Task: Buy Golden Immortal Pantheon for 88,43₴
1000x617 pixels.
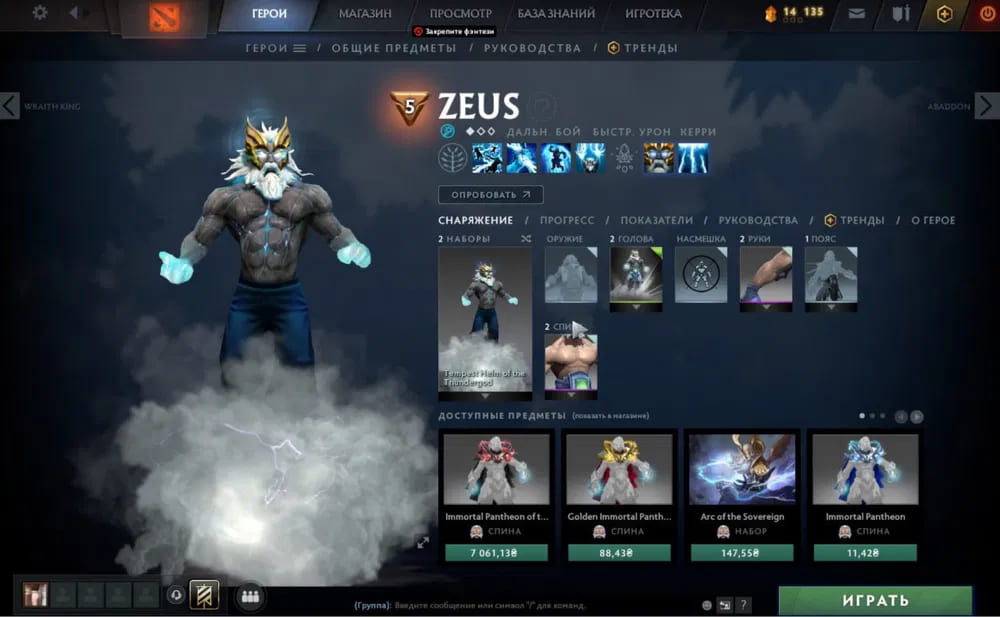Action: (x=620, y=552)
